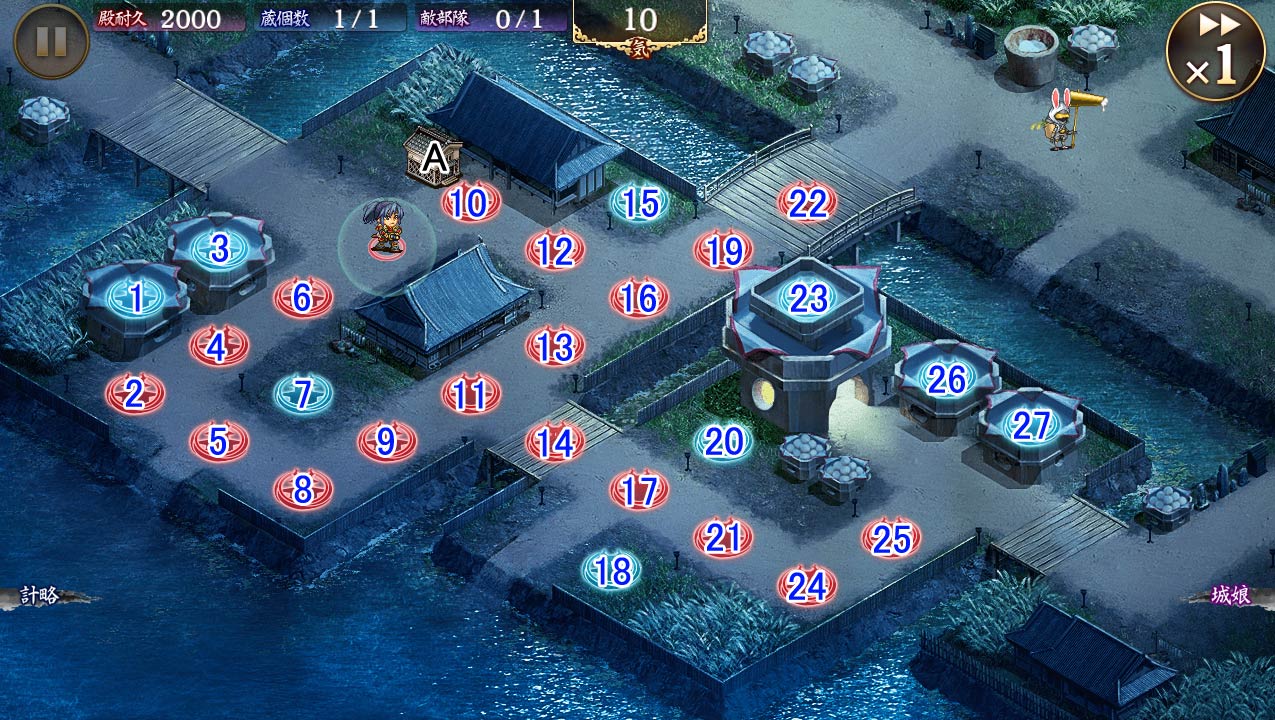The width and height of the screenshot is (1275, 720).
Task: Select blue placement tile 7
Action: [x=303, y=393]
